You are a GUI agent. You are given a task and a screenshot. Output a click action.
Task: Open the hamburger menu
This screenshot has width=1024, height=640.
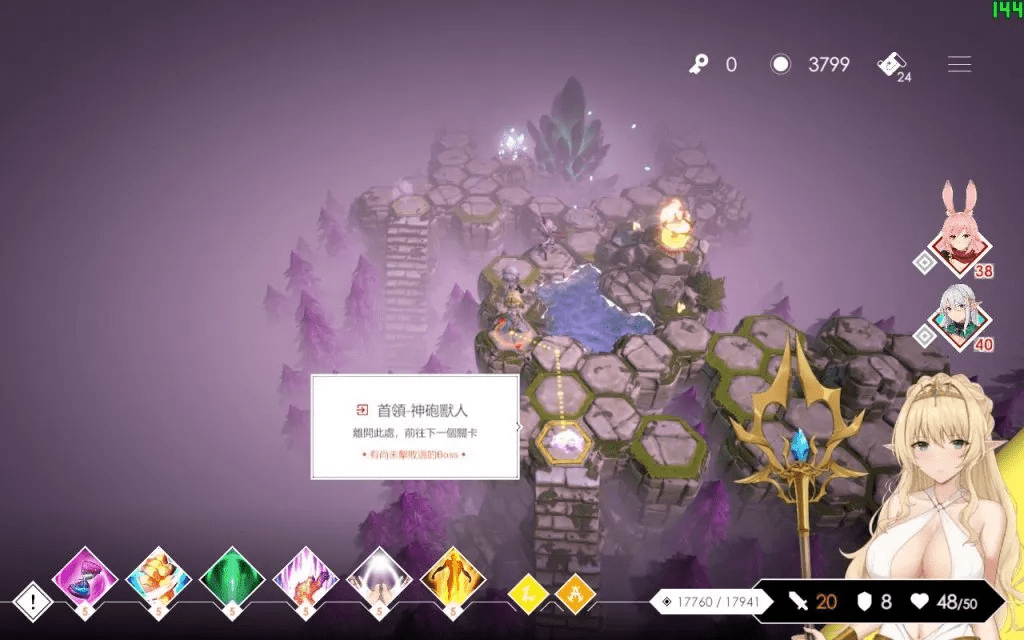(959, 65)
